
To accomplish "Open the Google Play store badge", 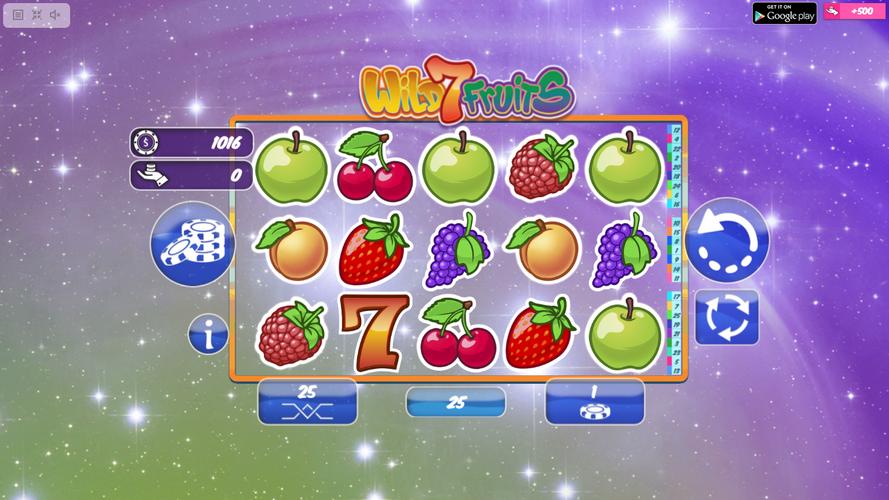I will 784,12.
